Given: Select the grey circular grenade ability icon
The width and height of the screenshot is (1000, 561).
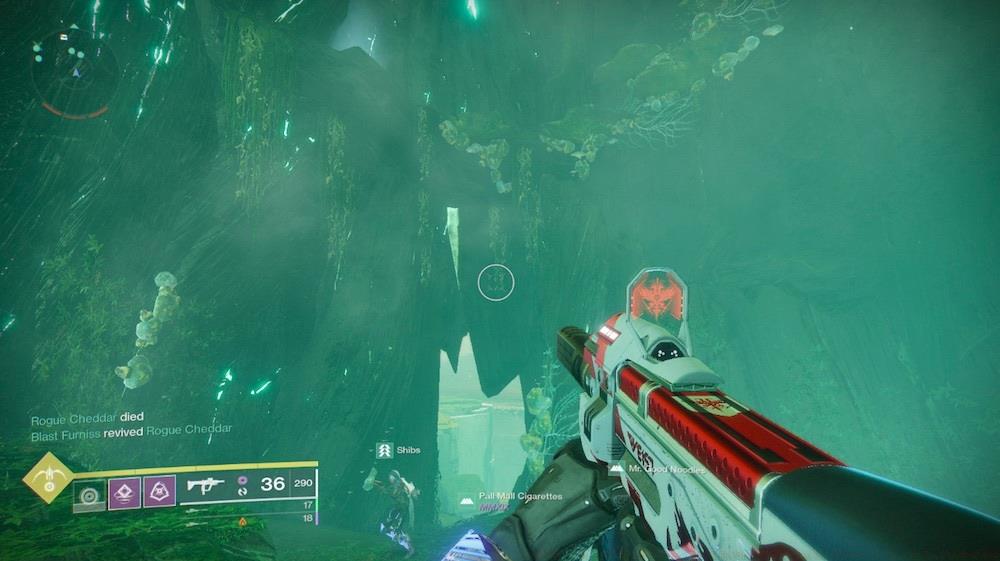Looking at the screenshot, I should (90, 491).
